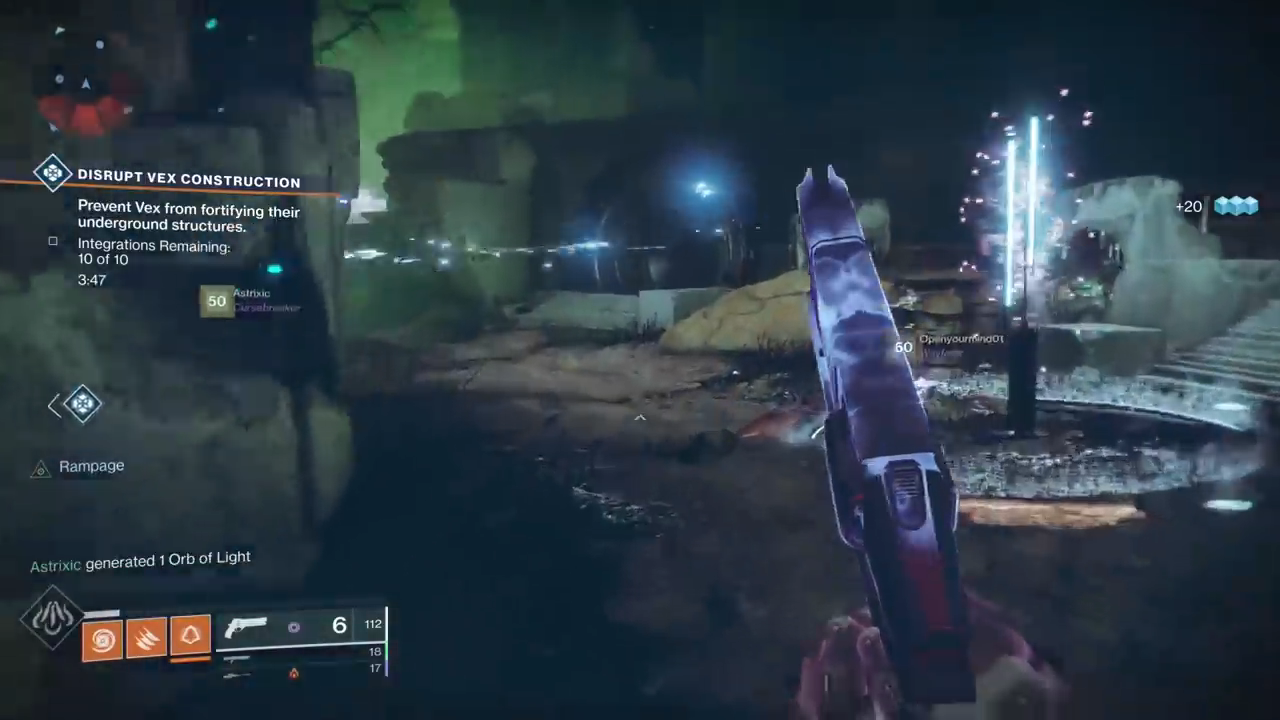1280x720 pixels.
Task: Click the Integrations Remaining objective checkbox
Action: click(53, 241)
